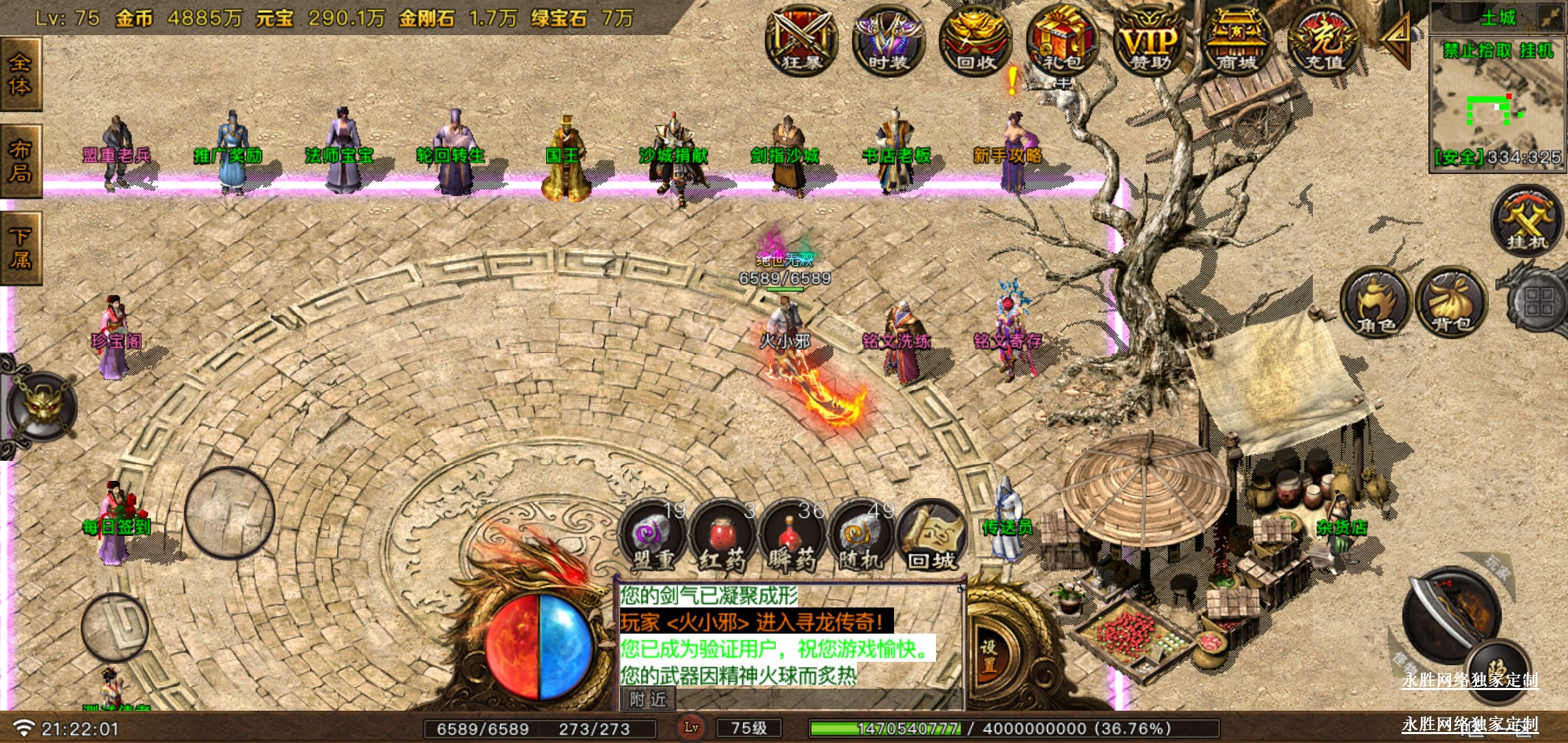Select the 全体 tab on left
The image size is (1568, 743).
click(x=21, y=74)
